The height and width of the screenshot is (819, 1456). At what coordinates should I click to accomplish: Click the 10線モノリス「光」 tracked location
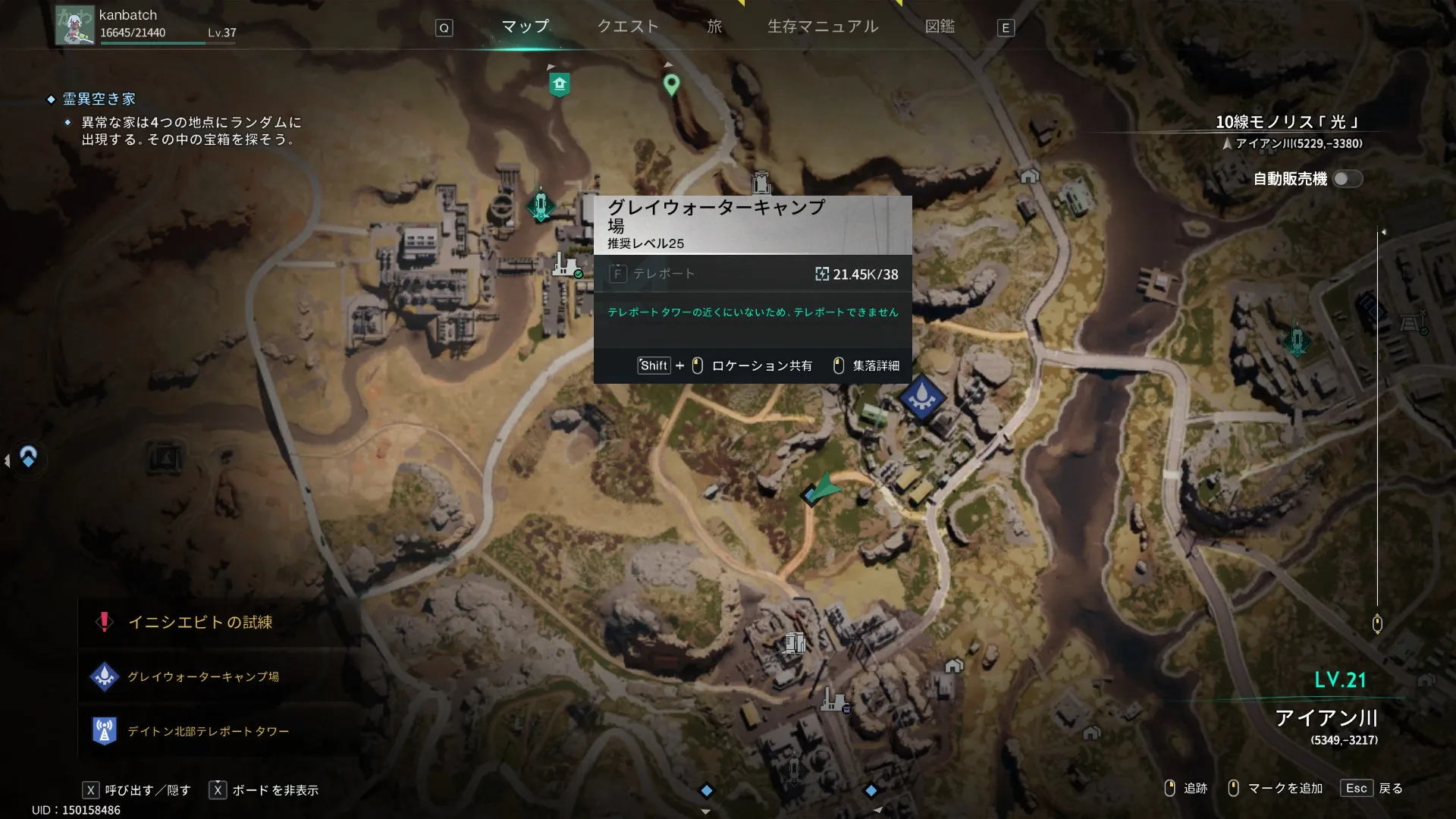tap(1287, 122)
